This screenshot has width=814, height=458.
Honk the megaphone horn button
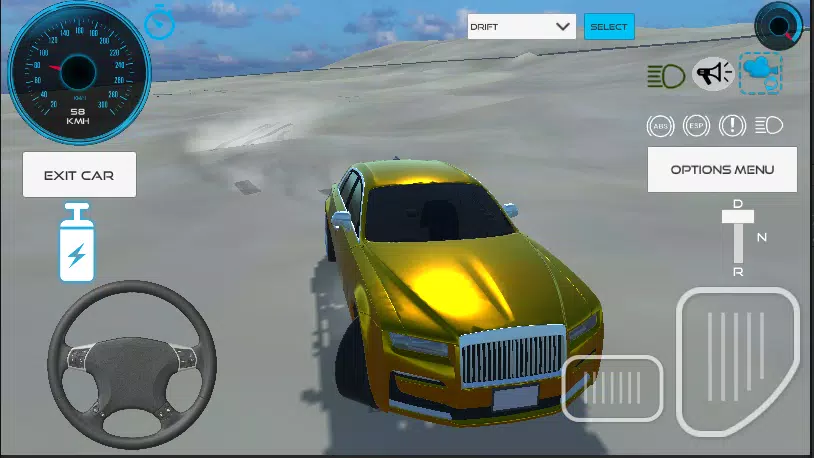click(x=713, y=73)
